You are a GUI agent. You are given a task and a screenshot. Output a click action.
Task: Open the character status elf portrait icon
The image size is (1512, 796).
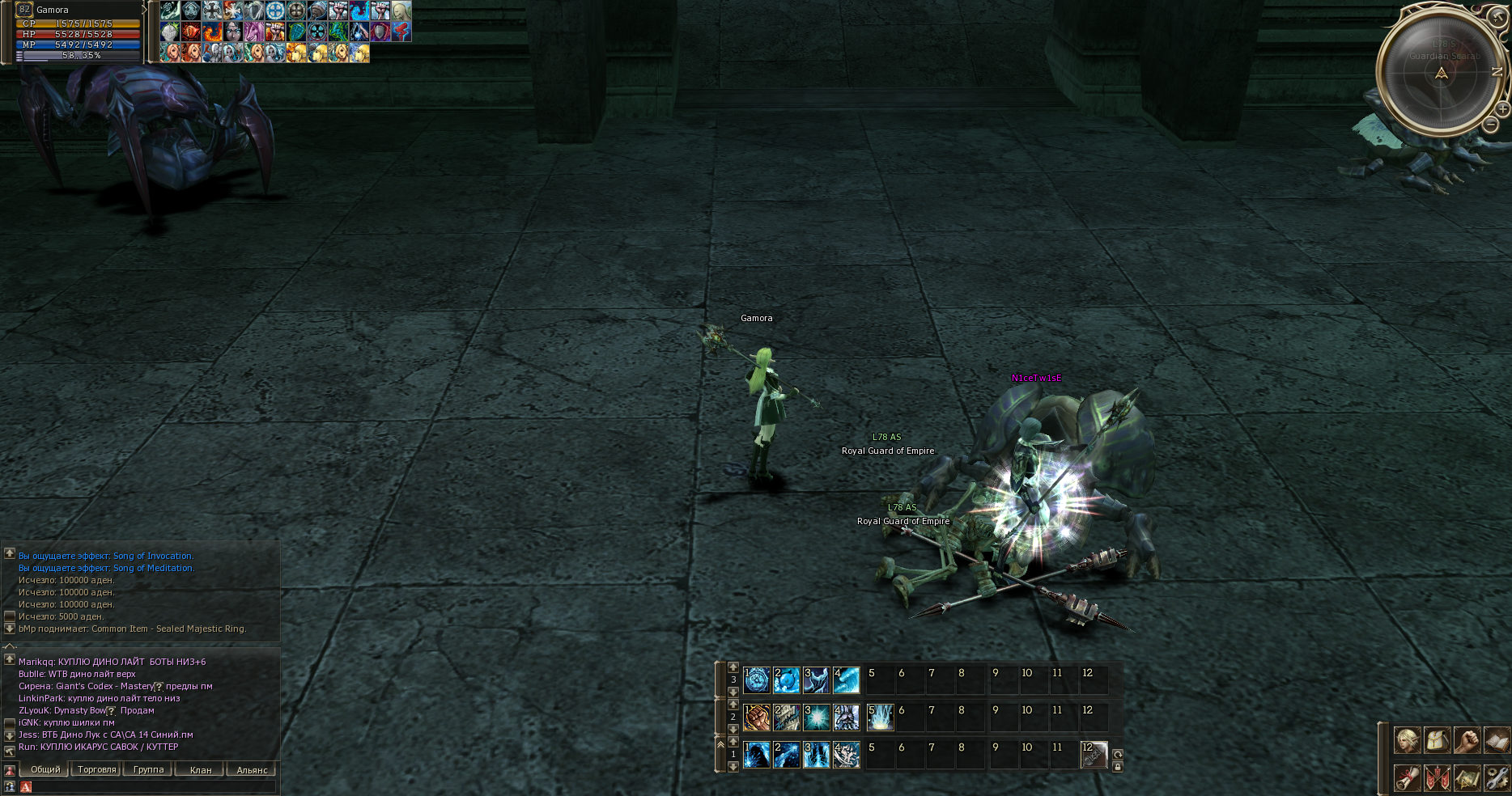[1407, 740]
